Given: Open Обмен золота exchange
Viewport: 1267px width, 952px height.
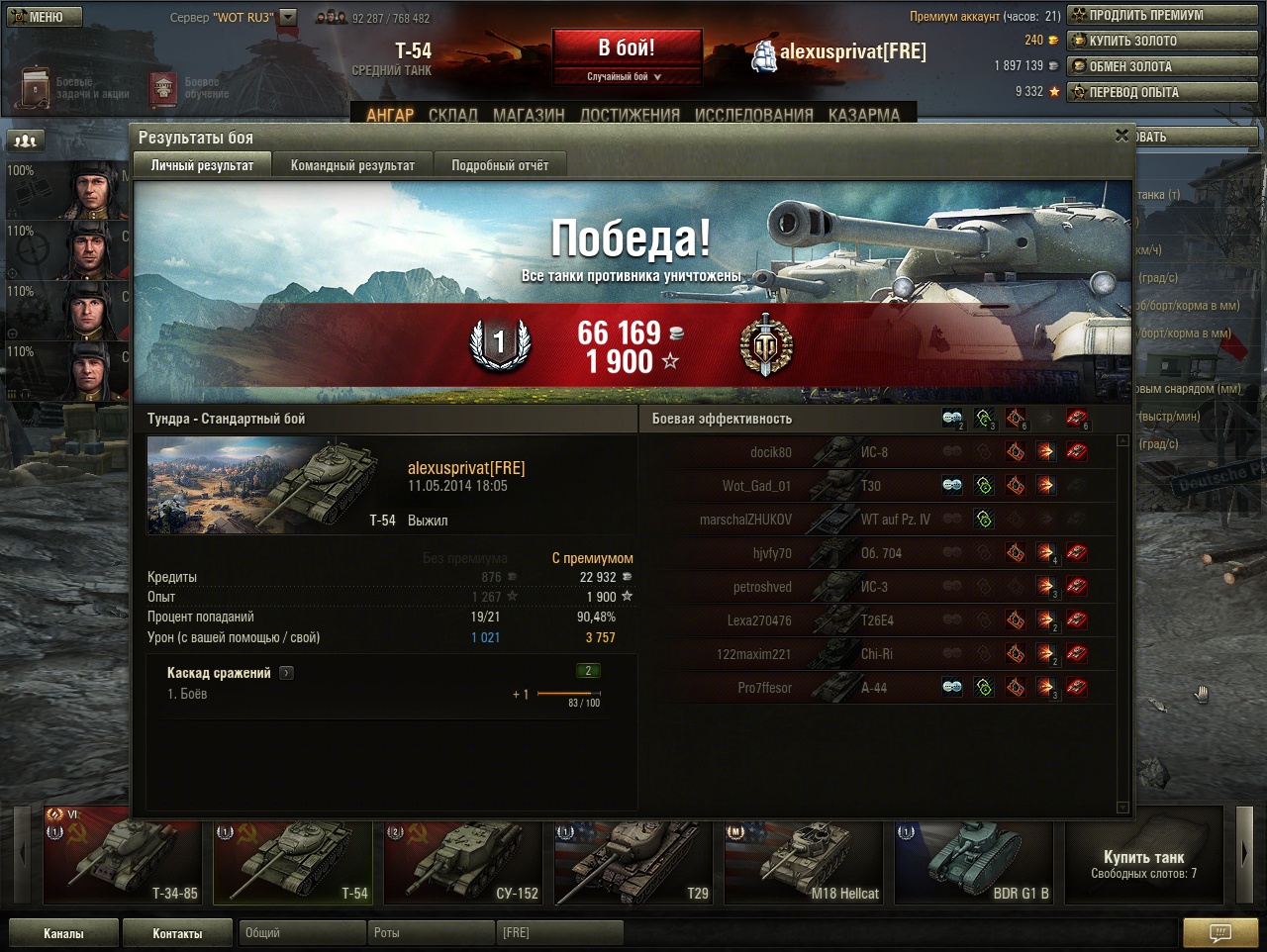Looking at the screenshot, I should [1161, 66].
